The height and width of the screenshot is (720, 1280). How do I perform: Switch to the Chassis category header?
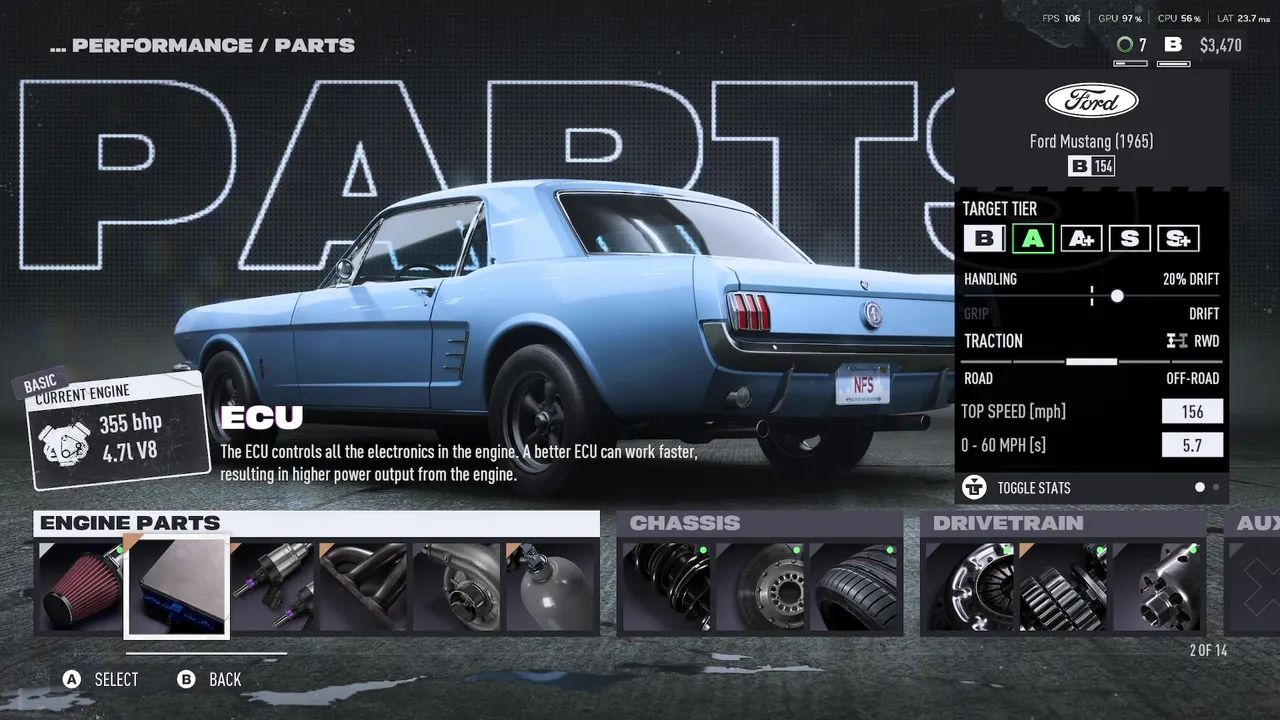pyautogui.click(x=685, y=523)
